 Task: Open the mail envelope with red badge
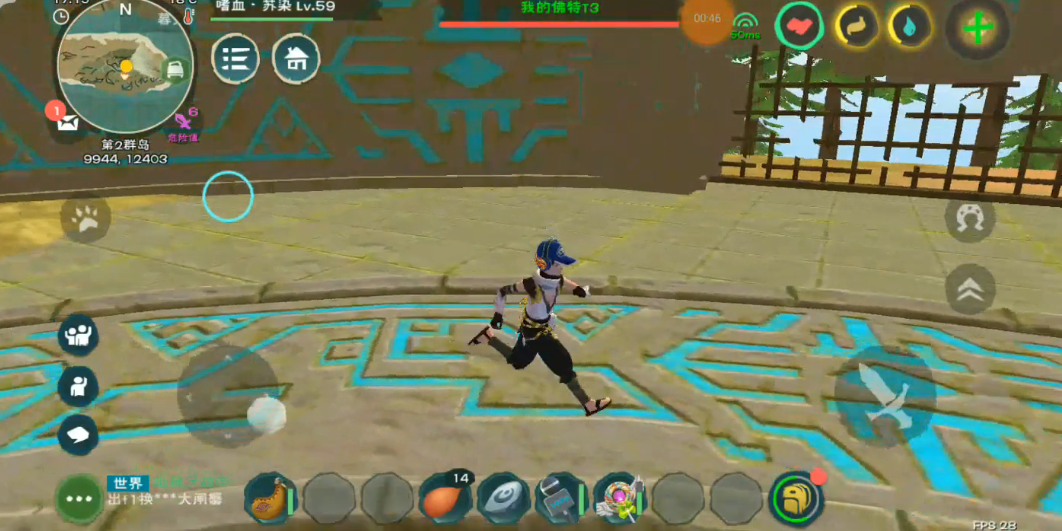(x=66, y=122)
